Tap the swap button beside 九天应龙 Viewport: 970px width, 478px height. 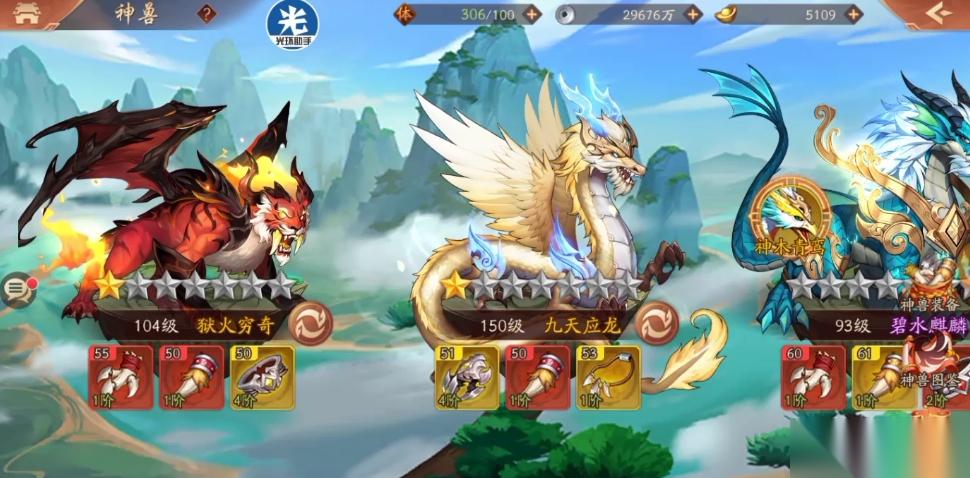(657, 324)
